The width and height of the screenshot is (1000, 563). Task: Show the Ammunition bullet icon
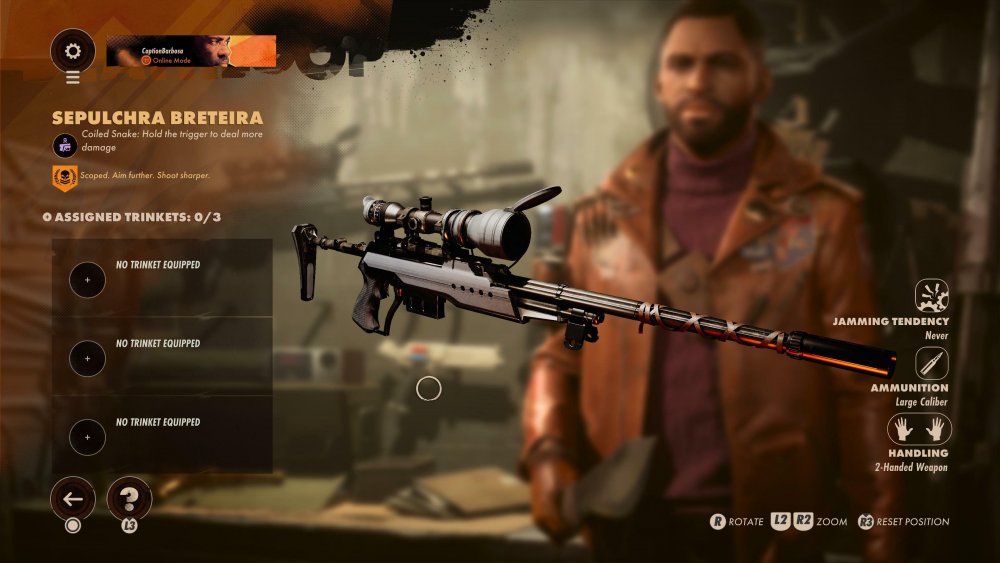932,363
